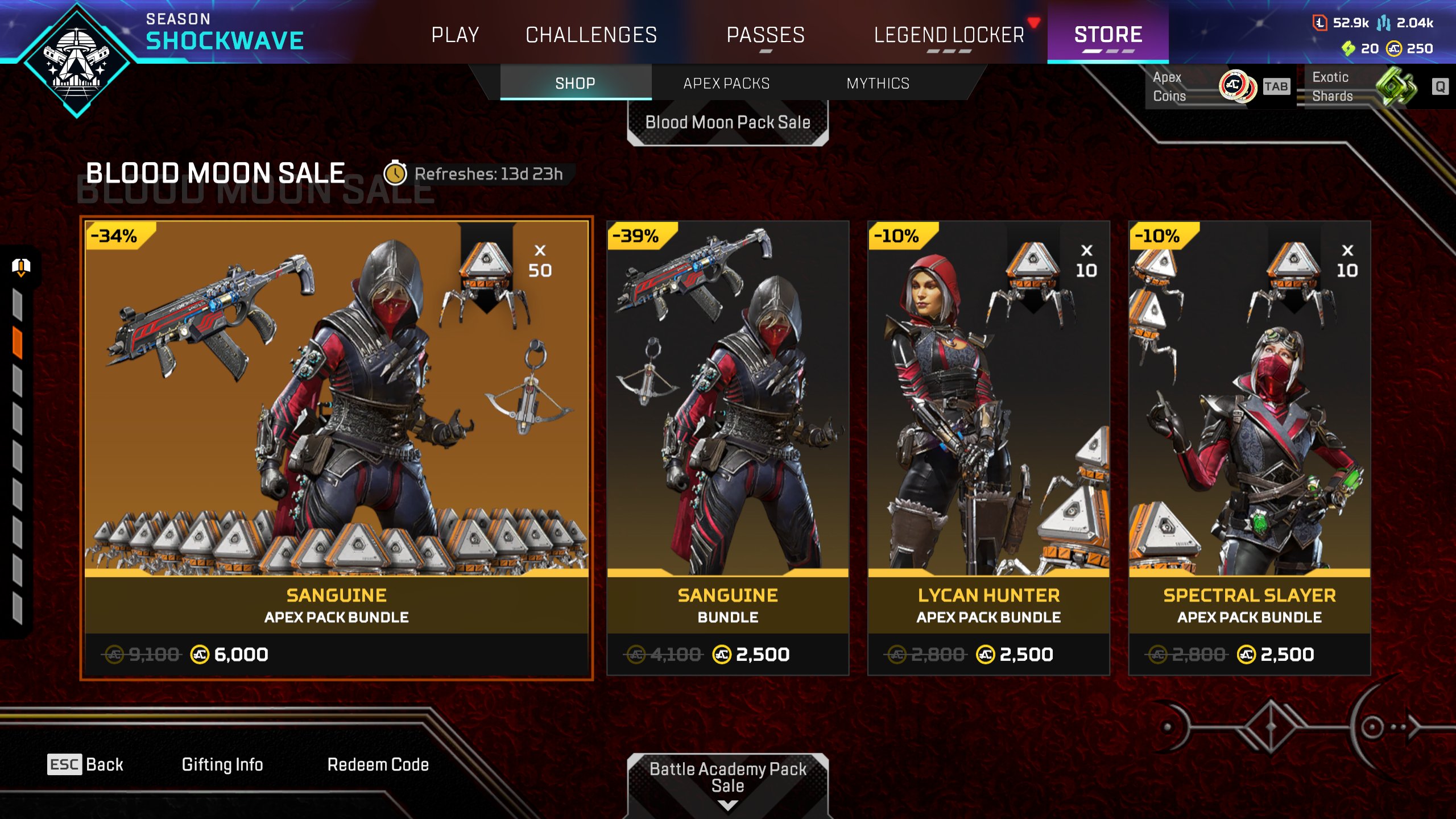Jump down to Battle Academy Pack Sale
This screenshot has width=1456, height=819.
[727, 778]
